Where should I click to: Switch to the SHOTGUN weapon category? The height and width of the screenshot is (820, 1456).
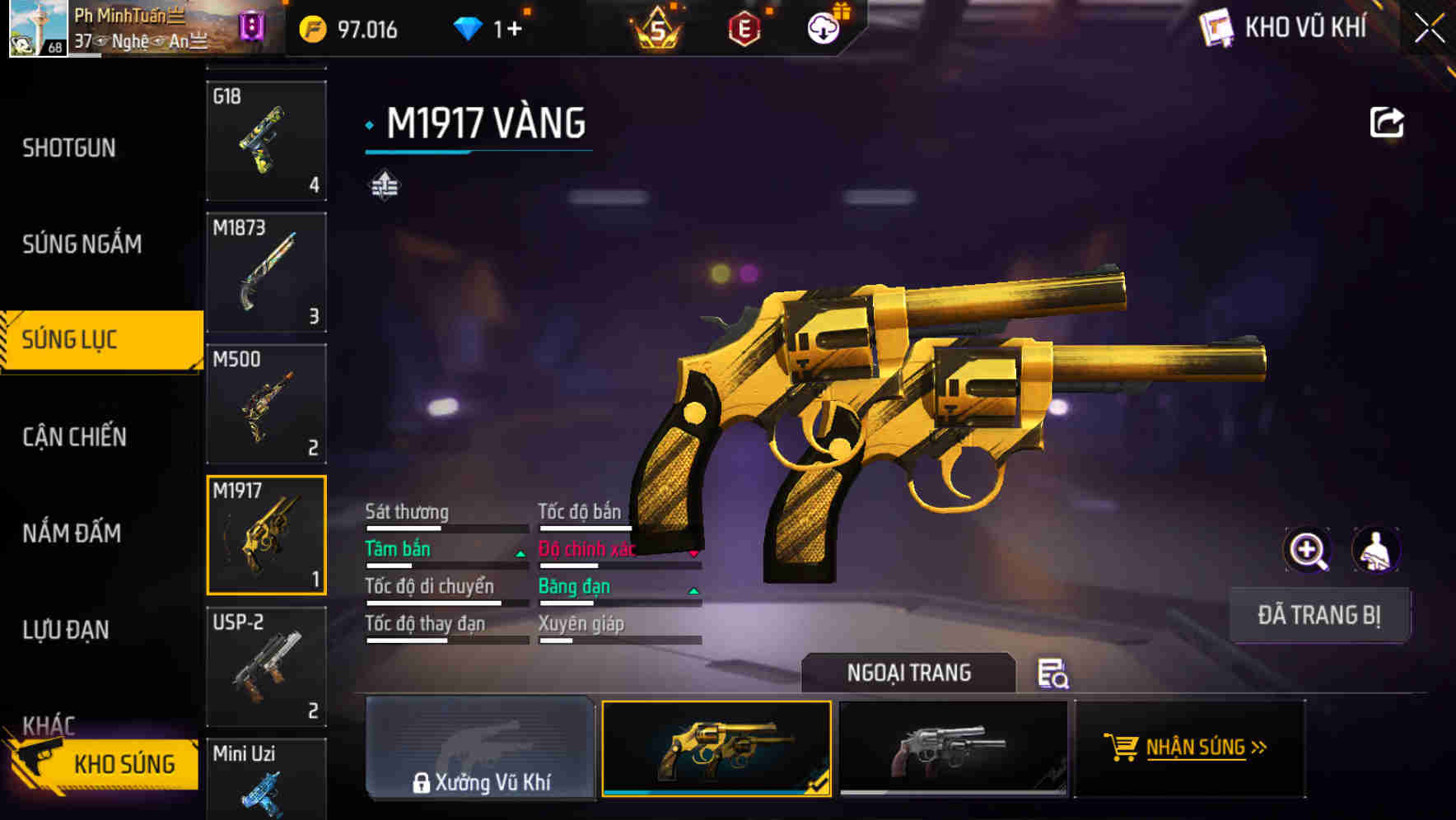tap(70, 147)
